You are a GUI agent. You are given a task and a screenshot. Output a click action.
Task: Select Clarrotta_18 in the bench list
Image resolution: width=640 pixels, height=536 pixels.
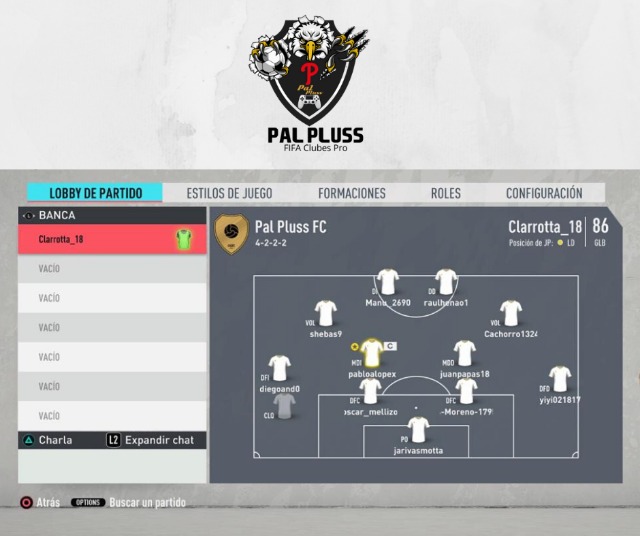(x=113, y=239)
